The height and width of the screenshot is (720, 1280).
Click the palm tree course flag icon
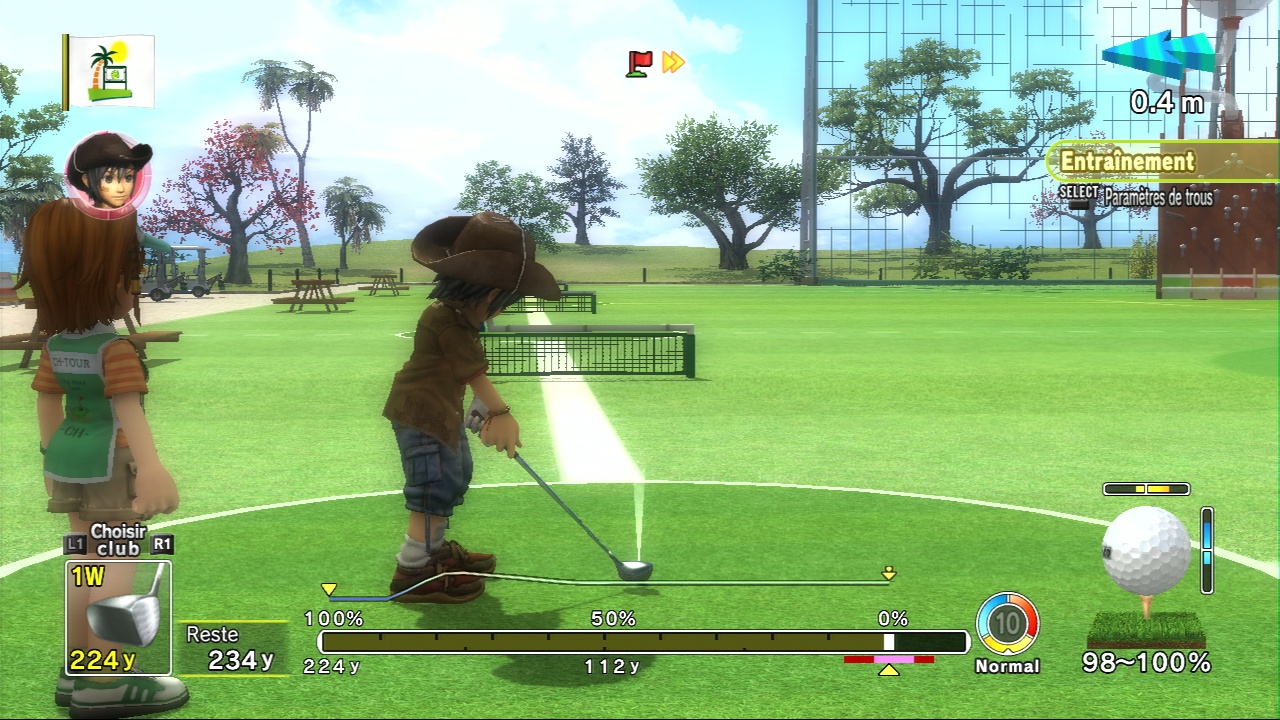110,72
